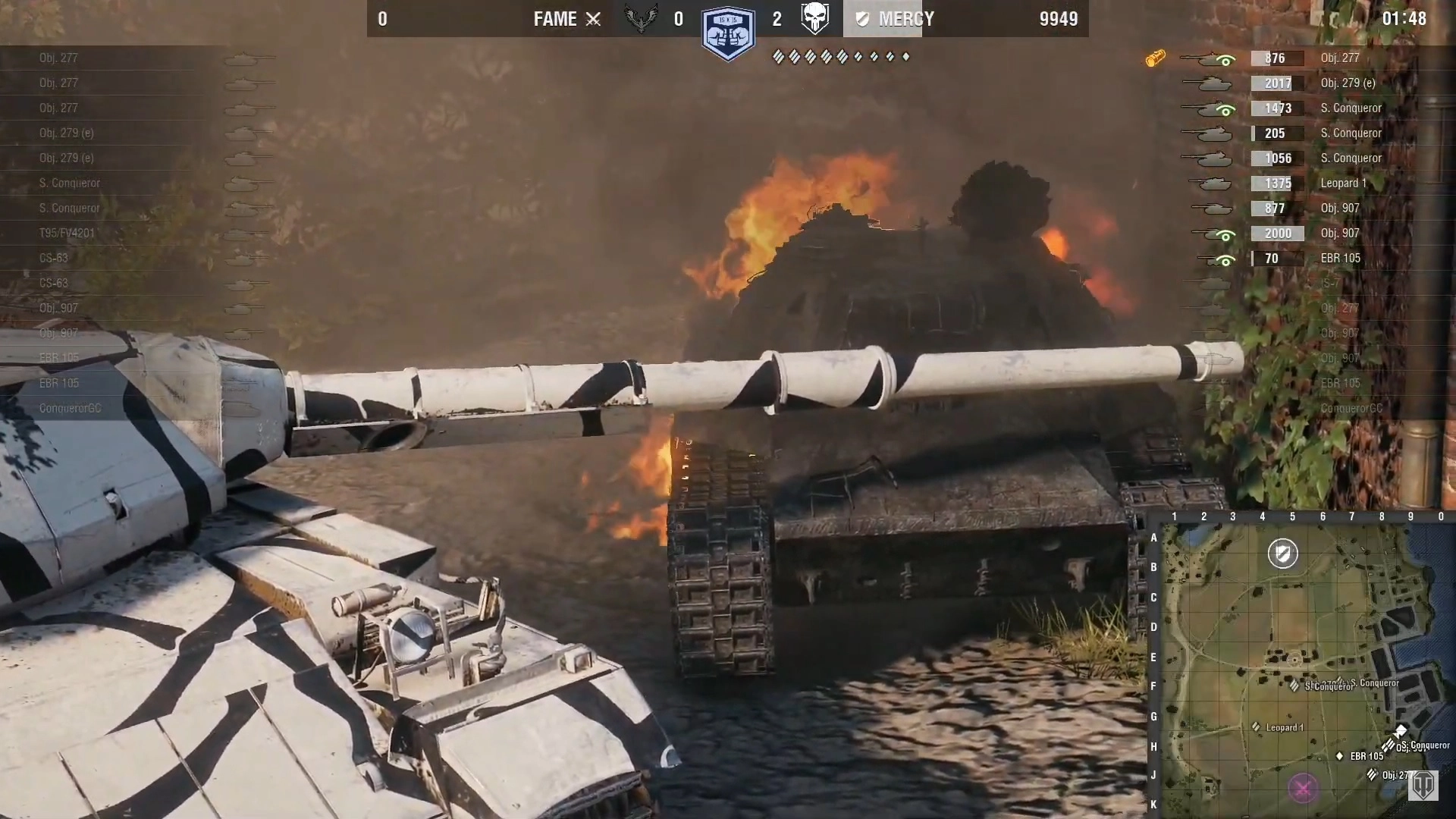1456x819 pixels.
Task: Click the MERCY skull logo
Action: 815,18
